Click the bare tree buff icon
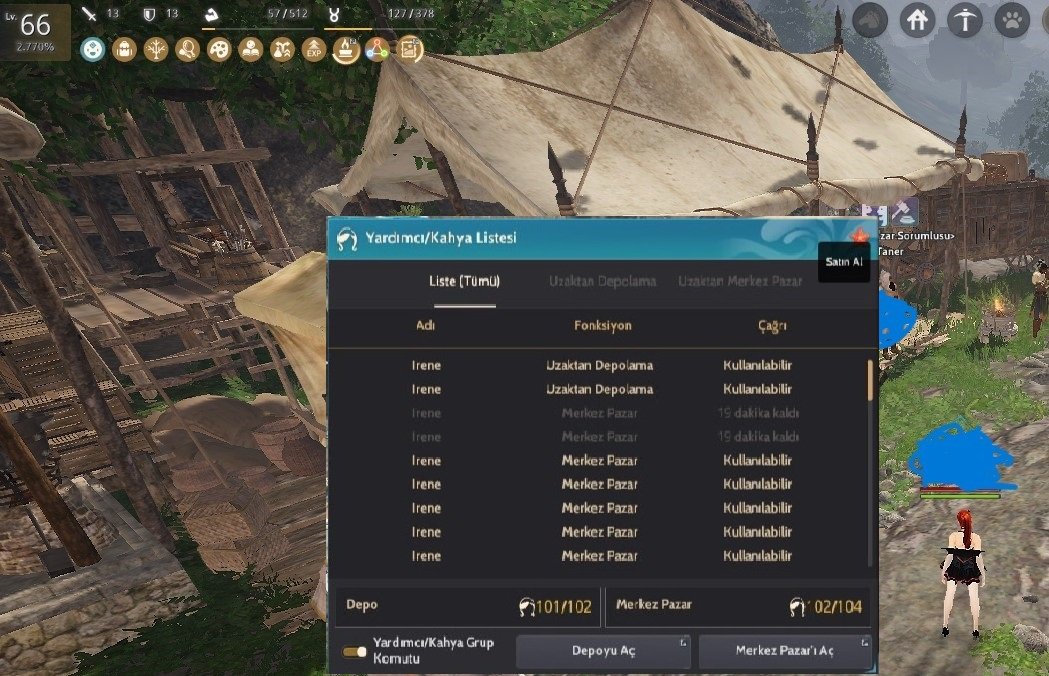The width and height of the screenshot is (1049, 676). (156, 49)
